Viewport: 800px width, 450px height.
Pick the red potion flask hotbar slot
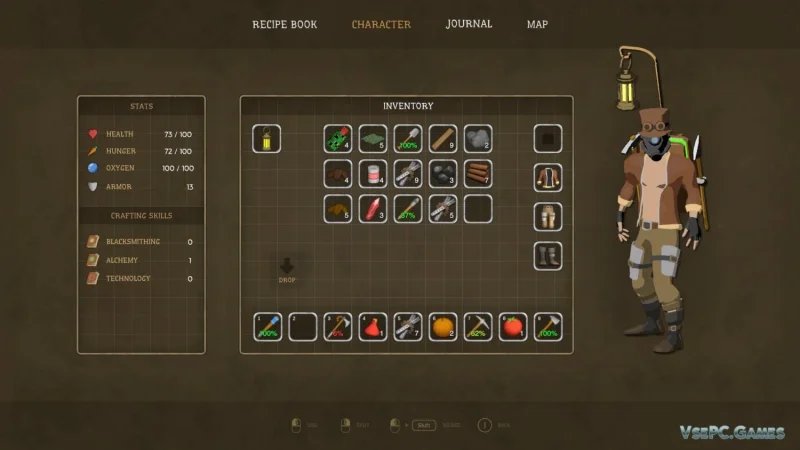(x=373, y=327)
